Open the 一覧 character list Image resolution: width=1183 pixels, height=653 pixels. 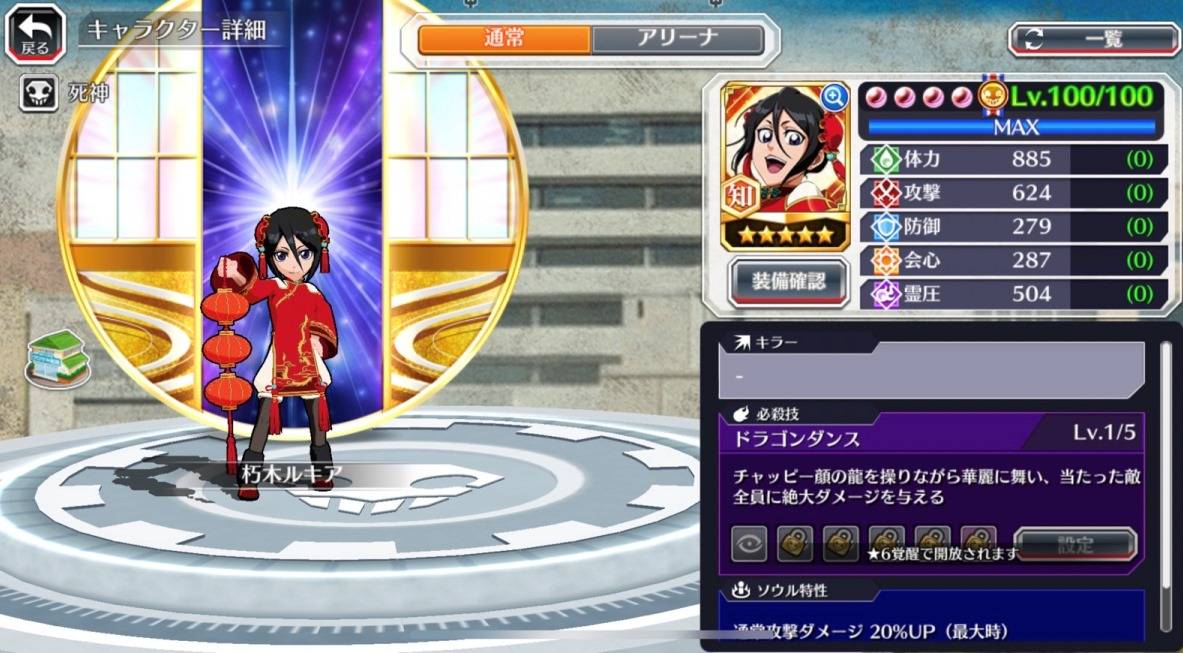pyautogui.click(x=1094, y=39)
